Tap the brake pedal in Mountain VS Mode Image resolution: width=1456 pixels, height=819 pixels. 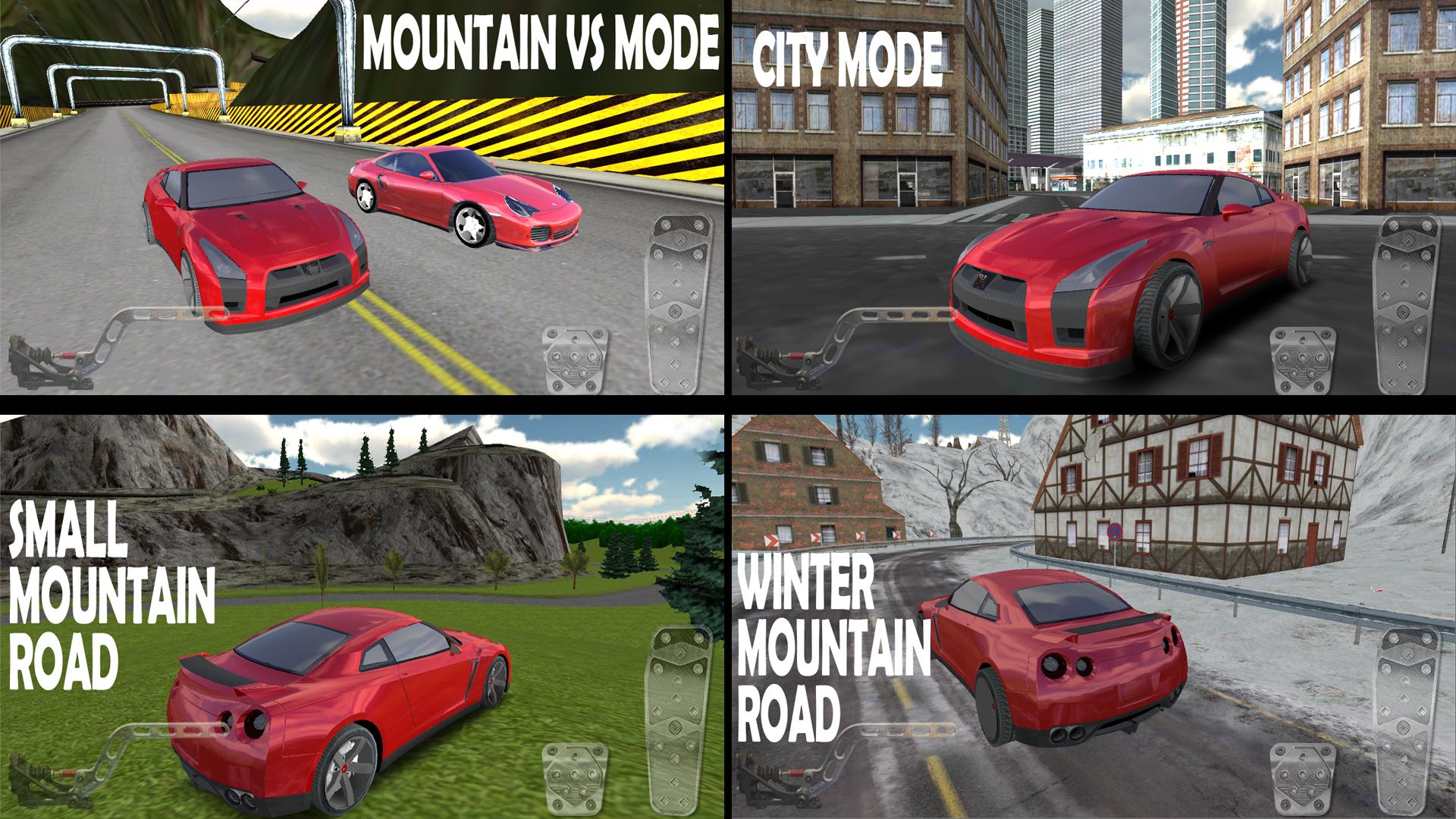576,356
